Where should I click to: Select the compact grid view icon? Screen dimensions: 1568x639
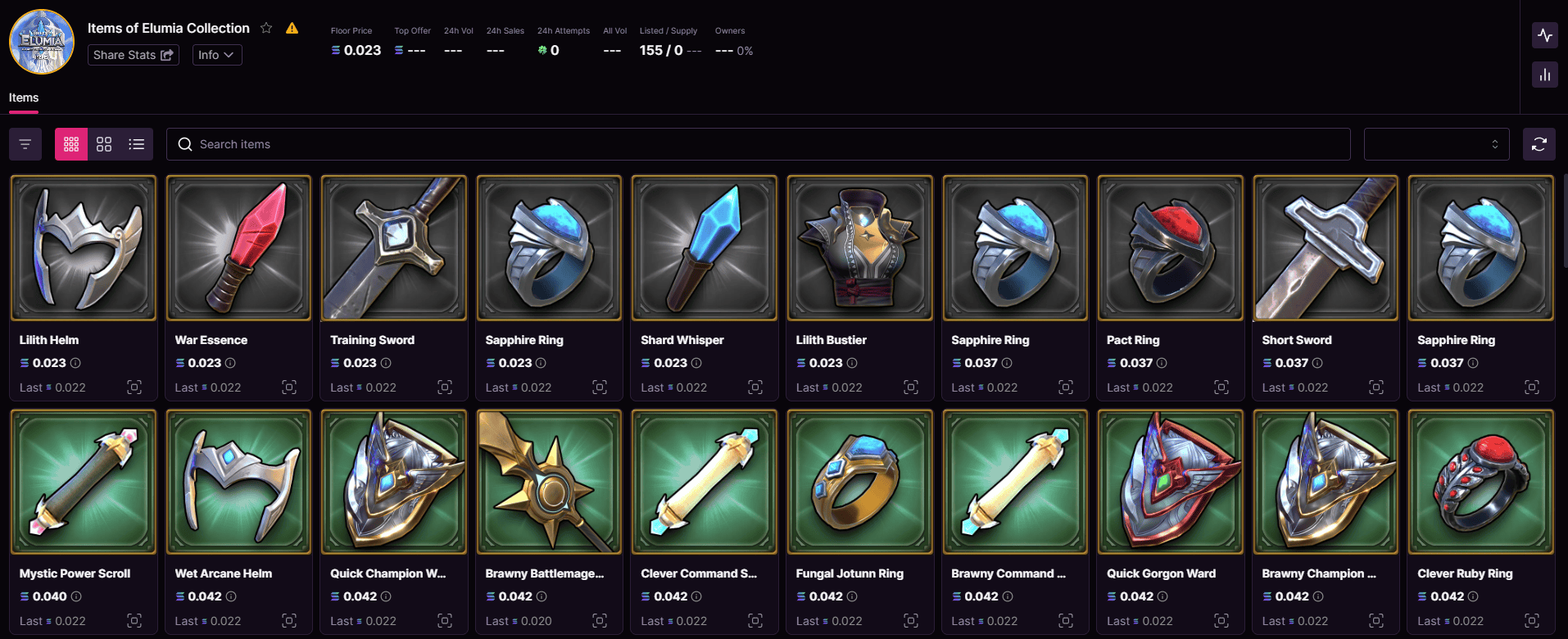pos(70,143)
